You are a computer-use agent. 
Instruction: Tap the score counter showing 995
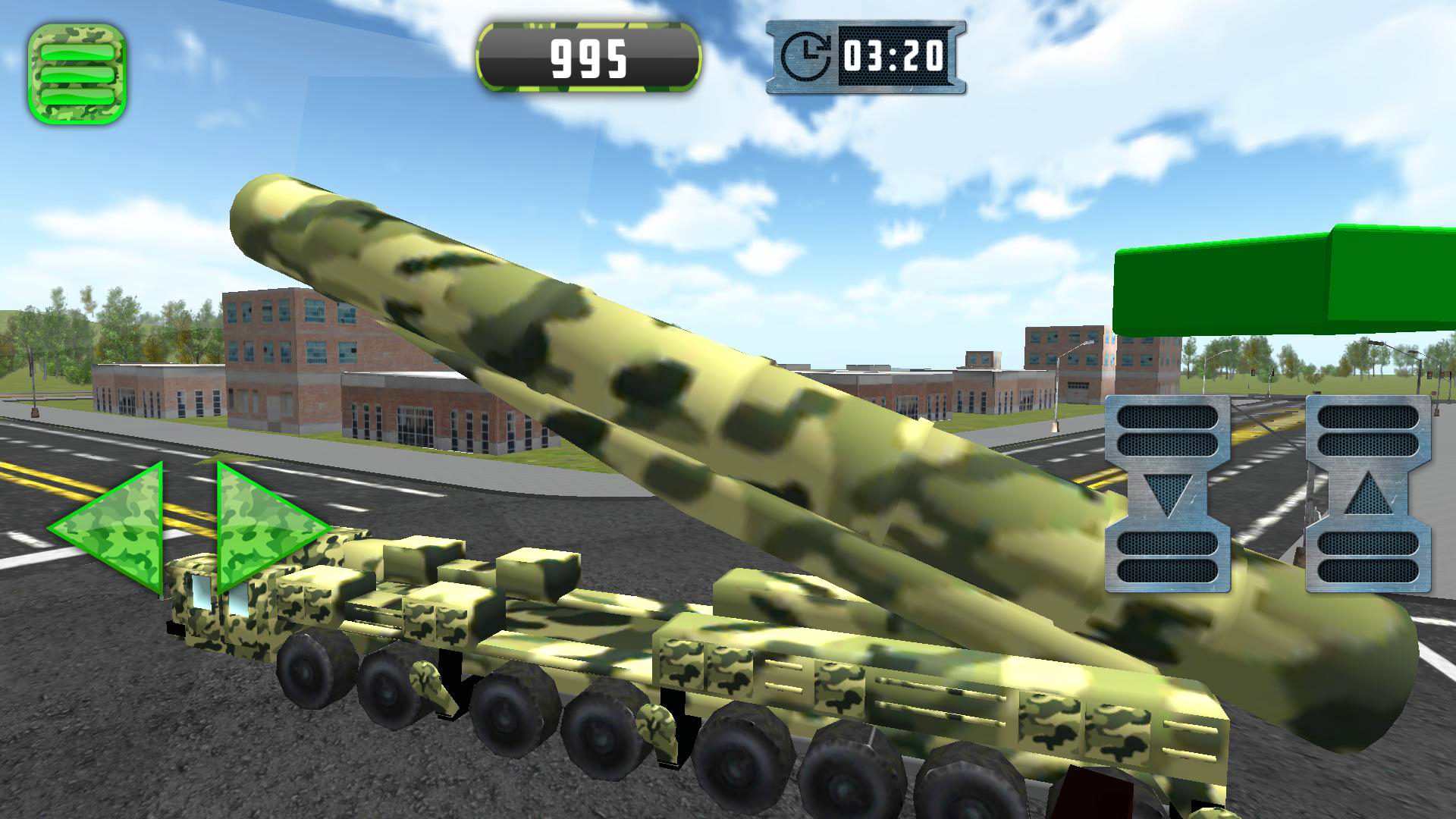click(x=590, y=57)
